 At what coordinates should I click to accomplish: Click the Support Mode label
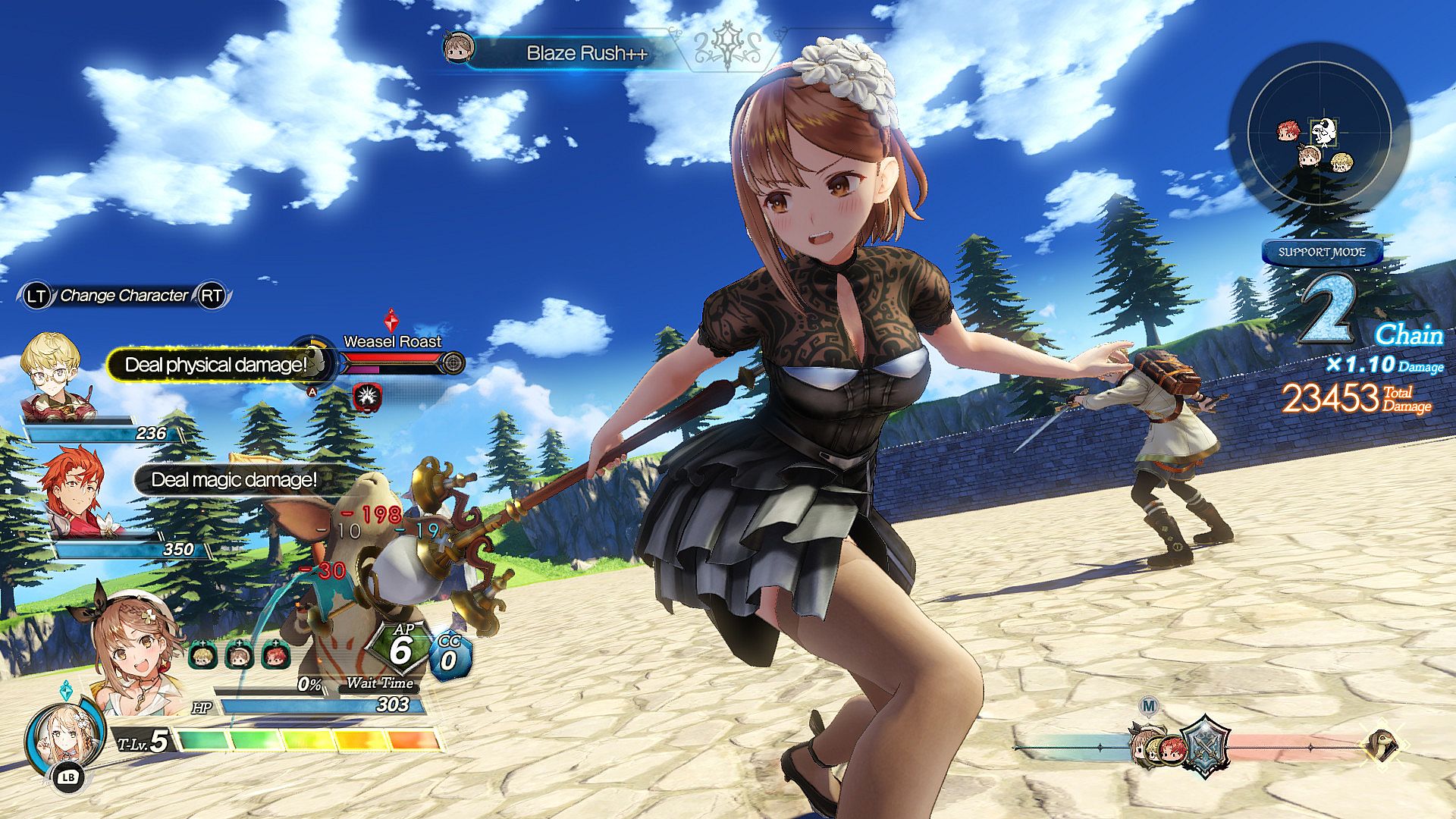click(x=1321, y=253)
